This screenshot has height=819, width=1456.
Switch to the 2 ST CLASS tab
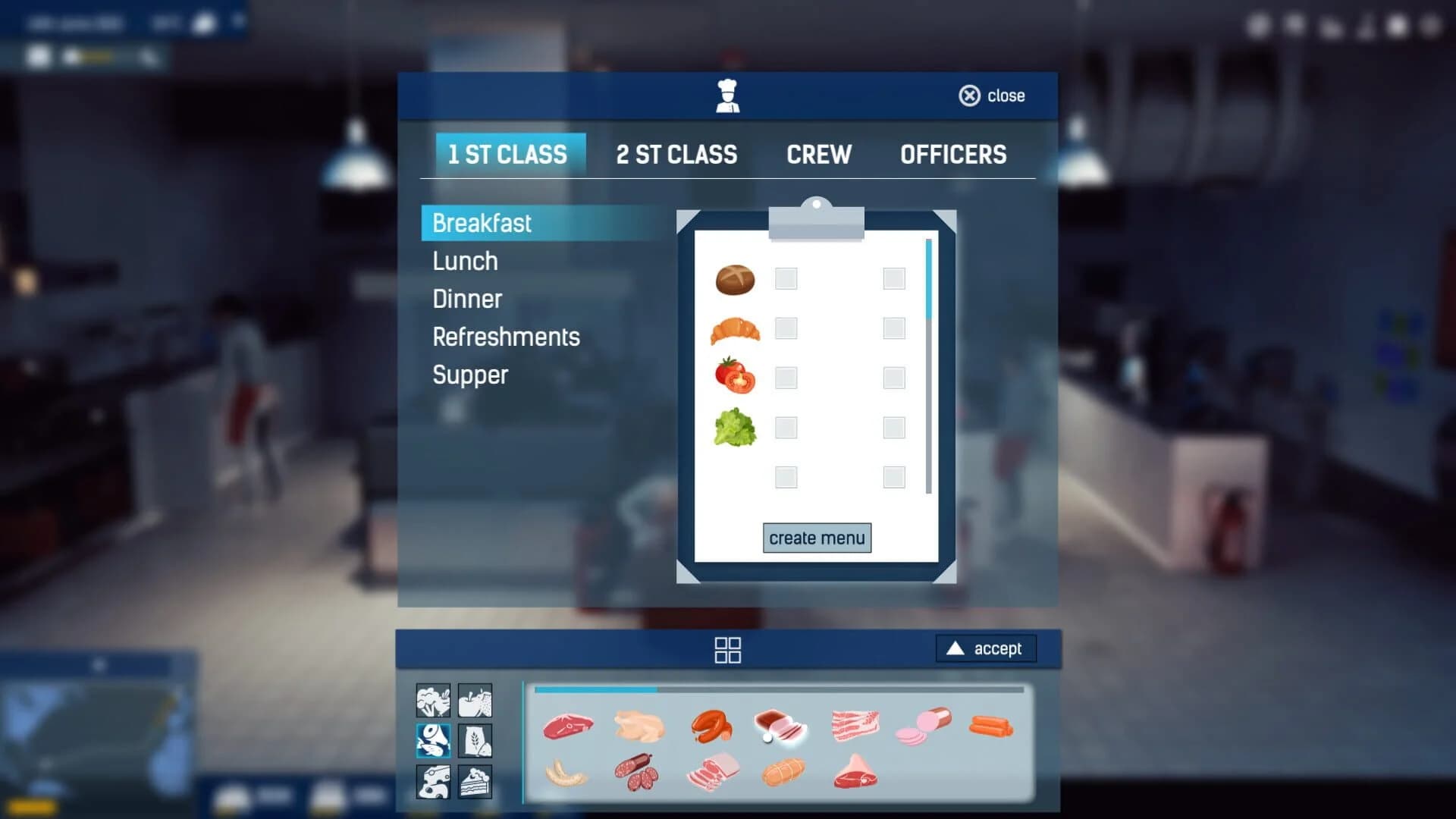click(677, 155)
